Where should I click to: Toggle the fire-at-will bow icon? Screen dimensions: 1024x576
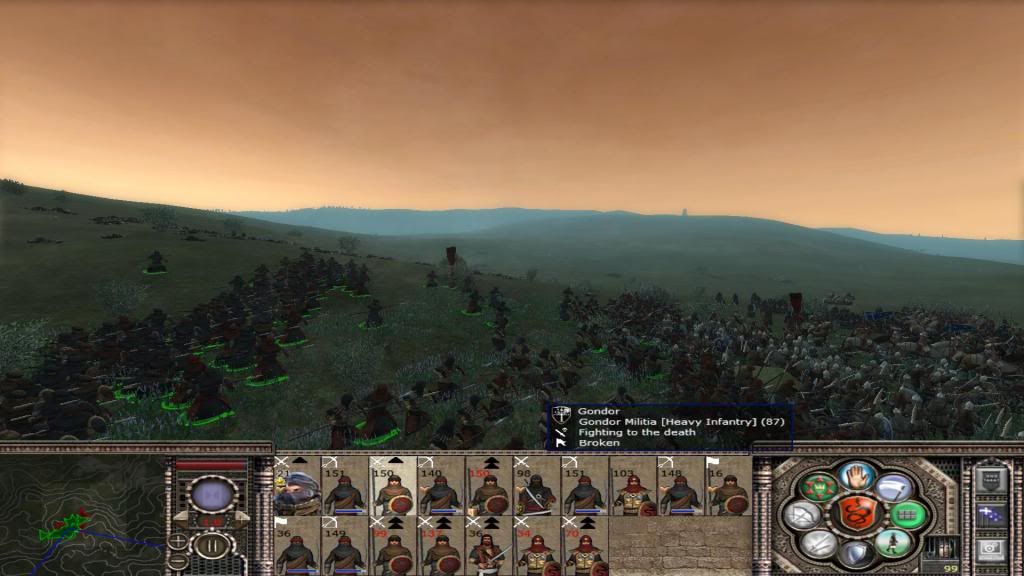pos(803,515)
